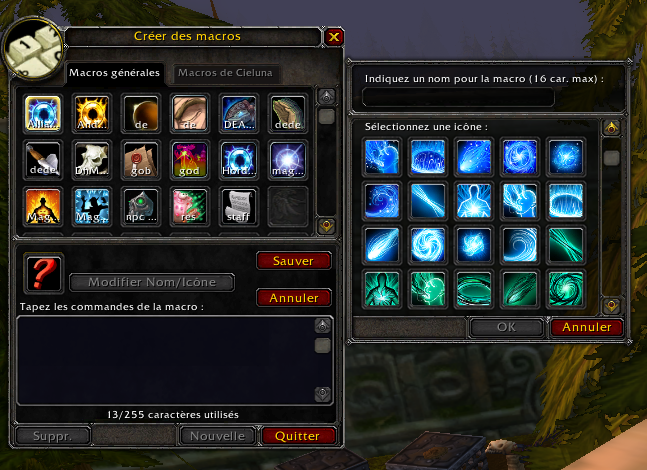Cancel icon selection with Annuler beside OK
The image size is (647, 470).
(x=586, y=327)
